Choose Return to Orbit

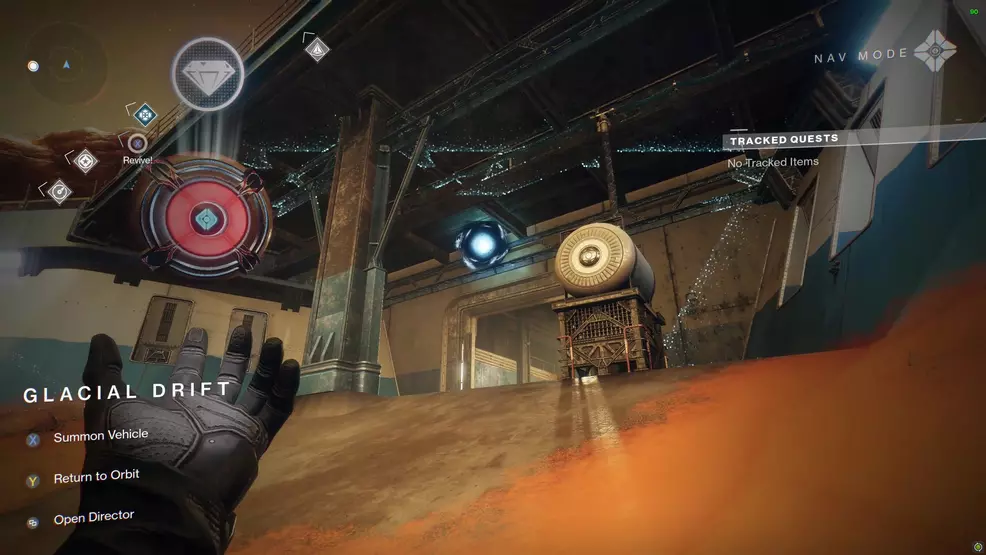95,477
